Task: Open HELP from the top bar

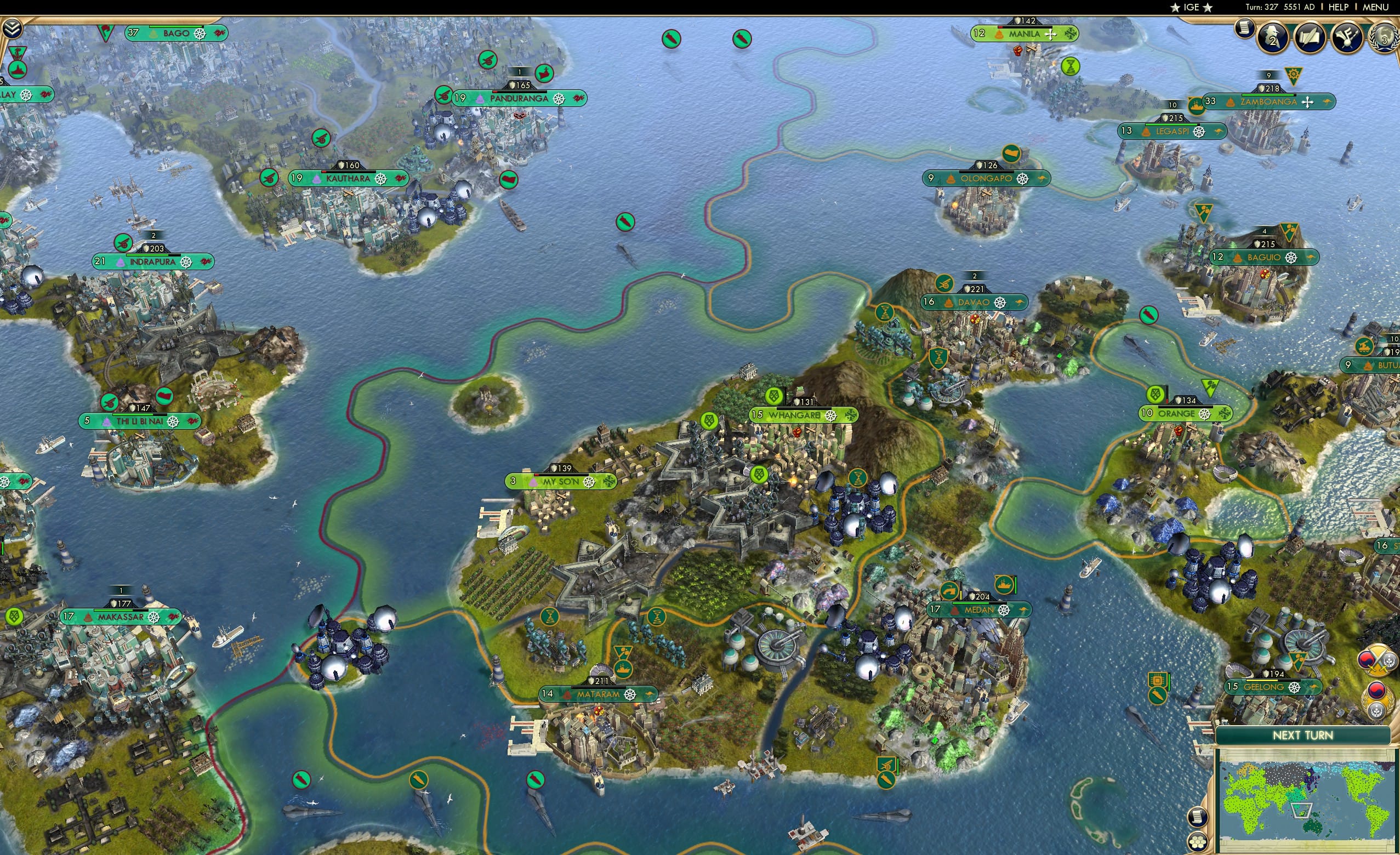Action: click(x=1339, y=7)
